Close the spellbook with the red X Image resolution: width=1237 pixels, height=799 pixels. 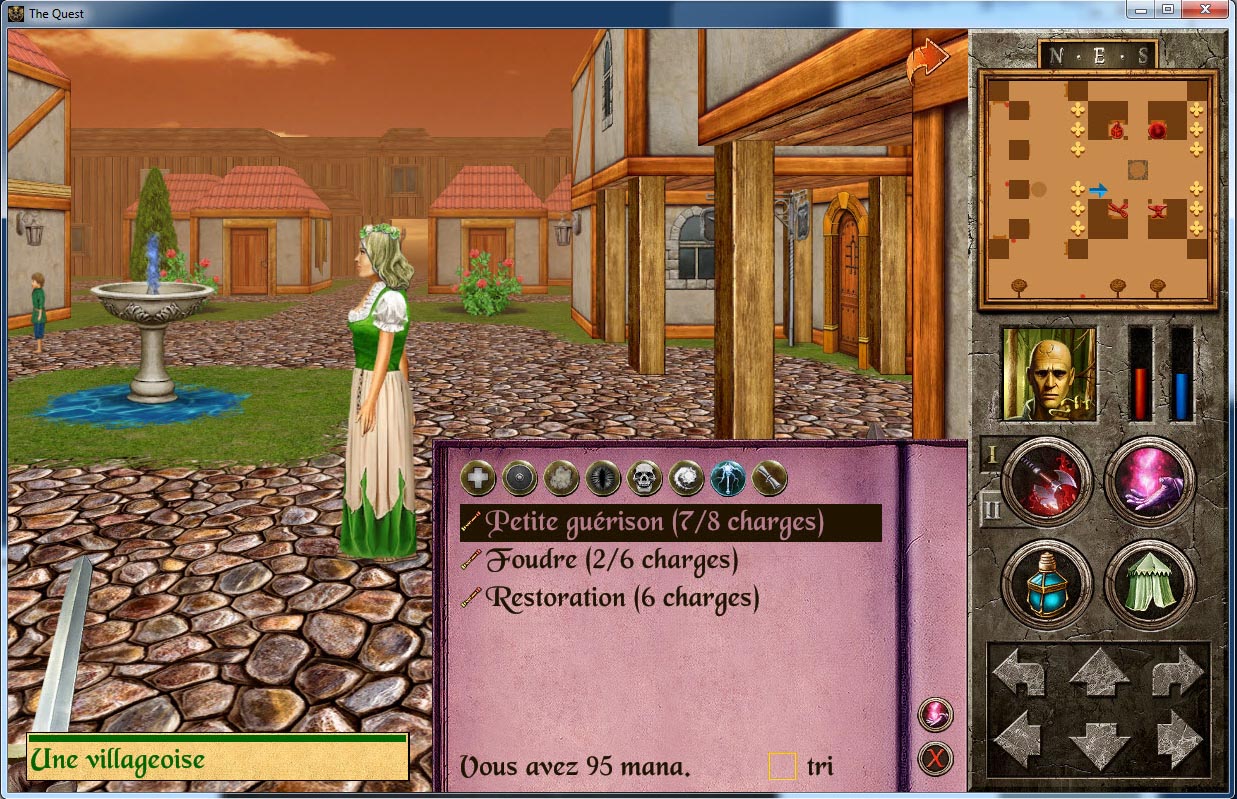(935, 760)
